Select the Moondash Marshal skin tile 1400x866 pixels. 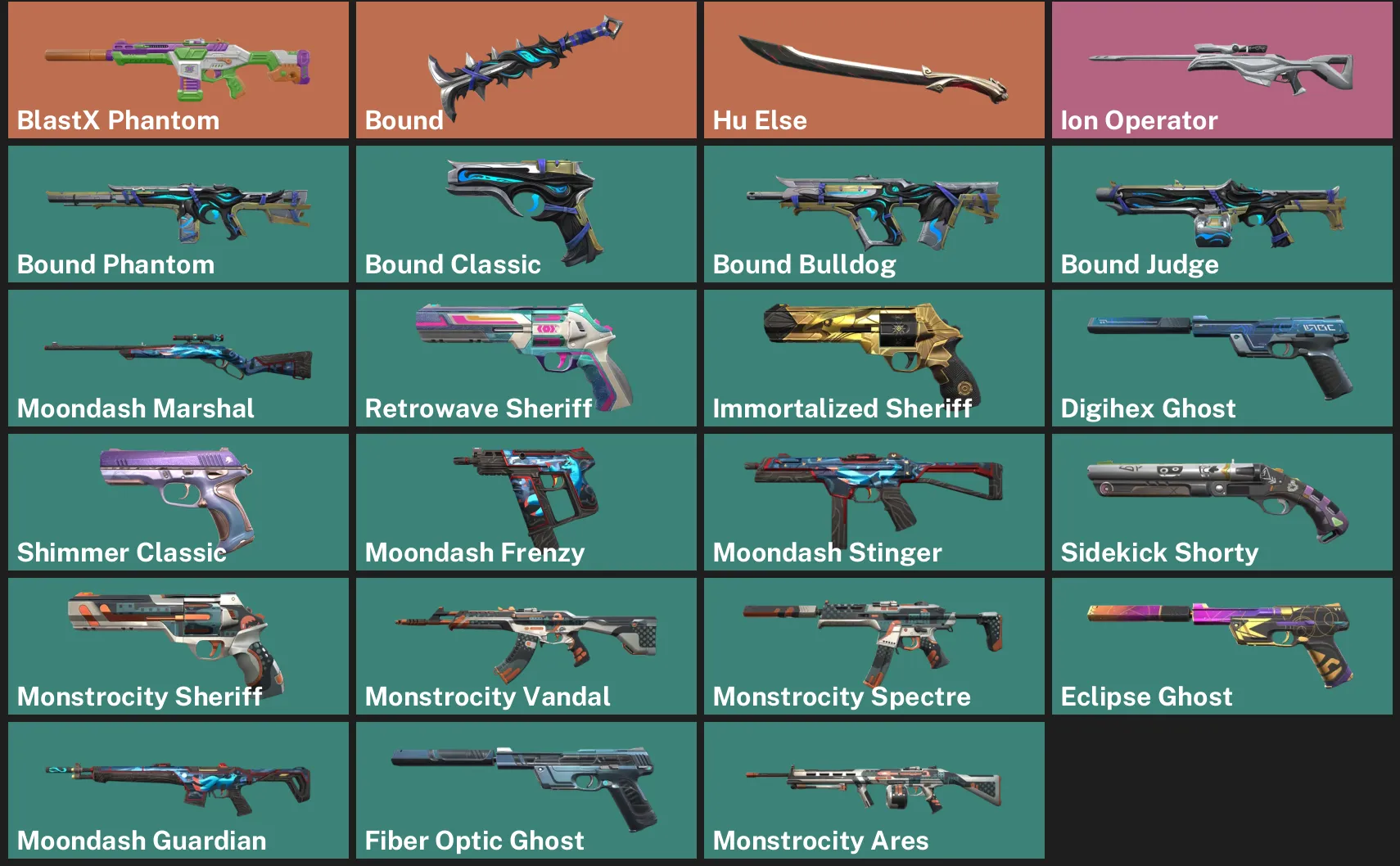[x=178, y=358]
